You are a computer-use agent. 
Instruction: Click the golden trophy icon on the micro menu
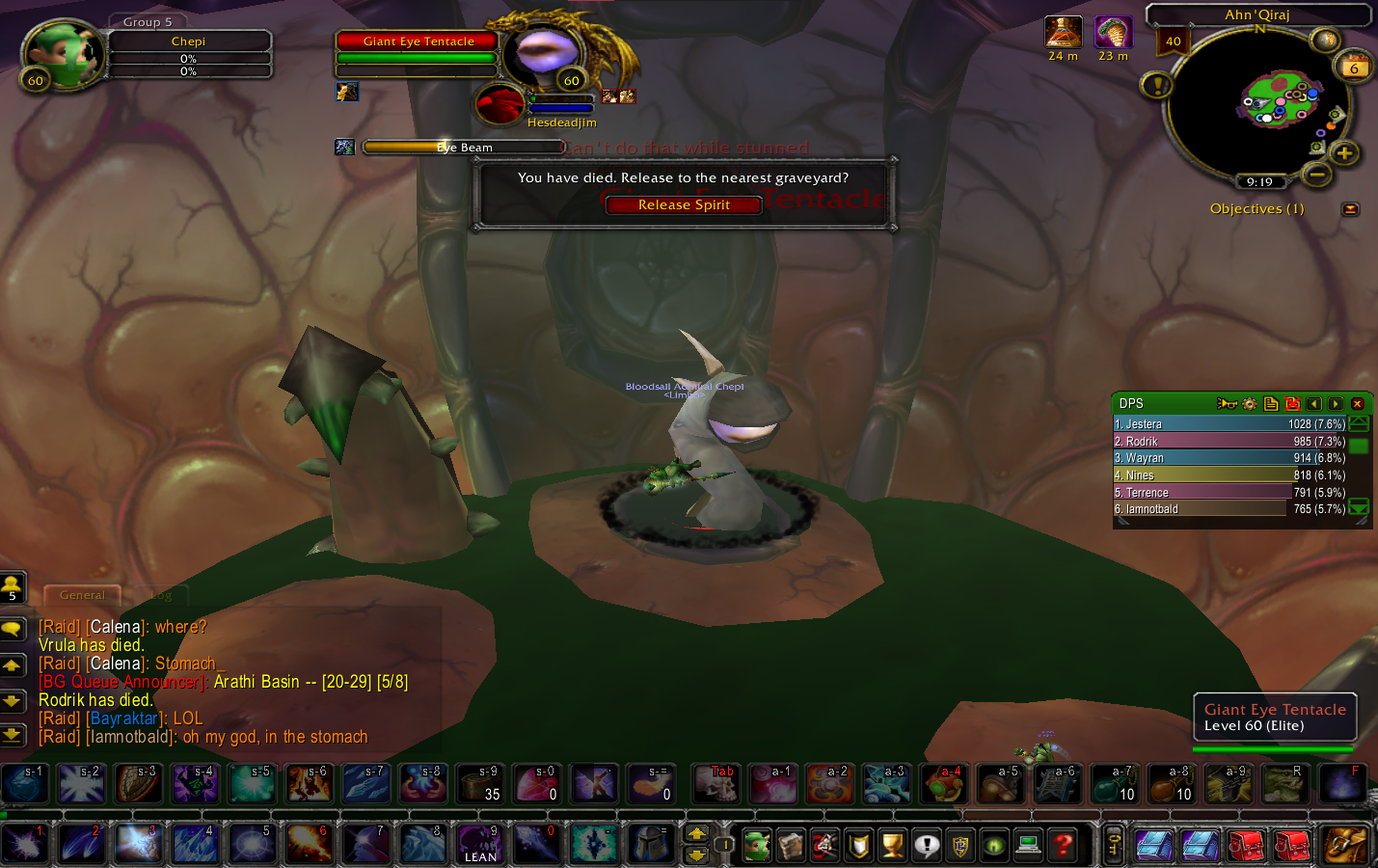(891, 845)
